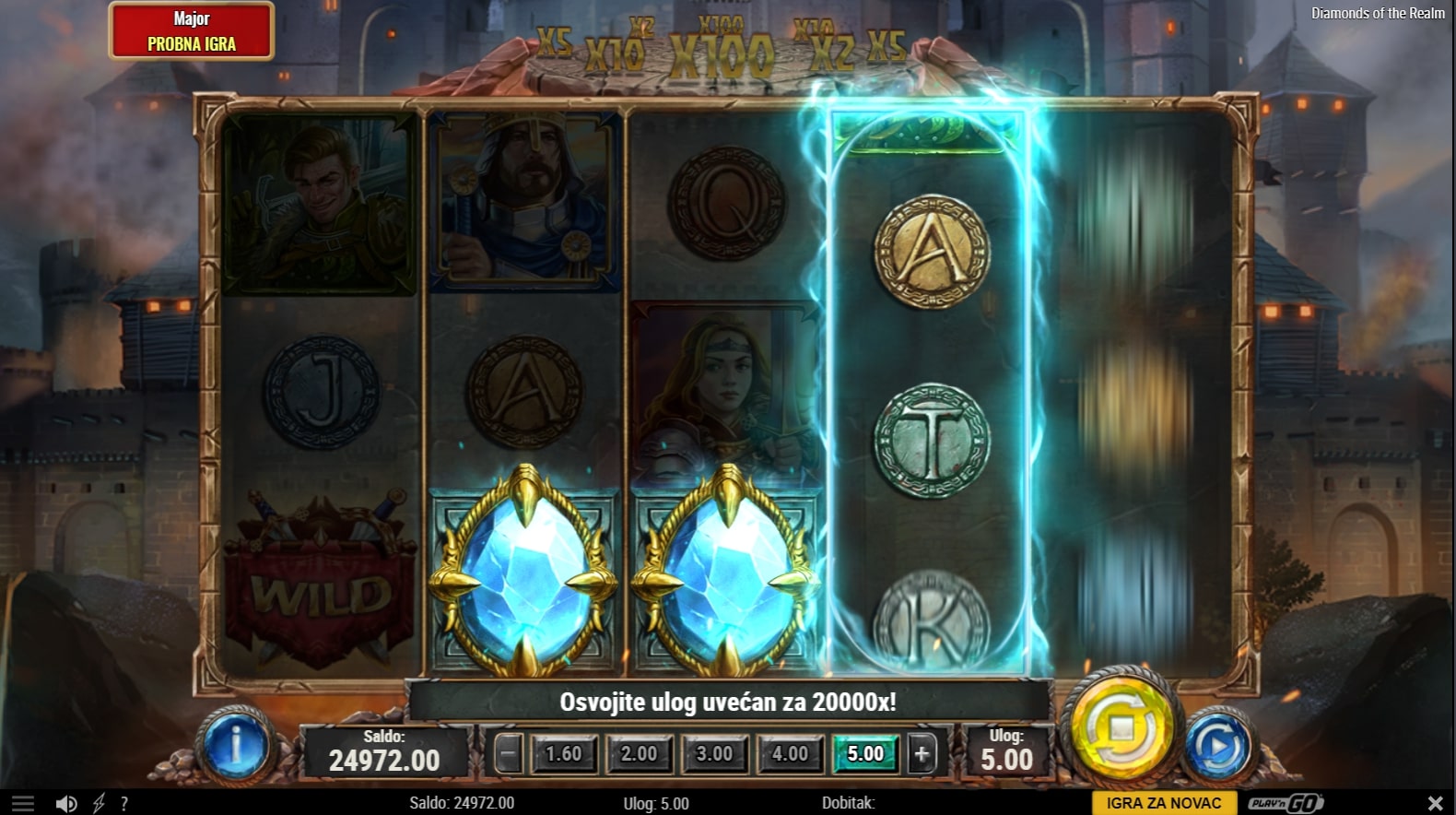Toggle the lightning fast play icon
1456x815 pixels.
tap(100, 804)
